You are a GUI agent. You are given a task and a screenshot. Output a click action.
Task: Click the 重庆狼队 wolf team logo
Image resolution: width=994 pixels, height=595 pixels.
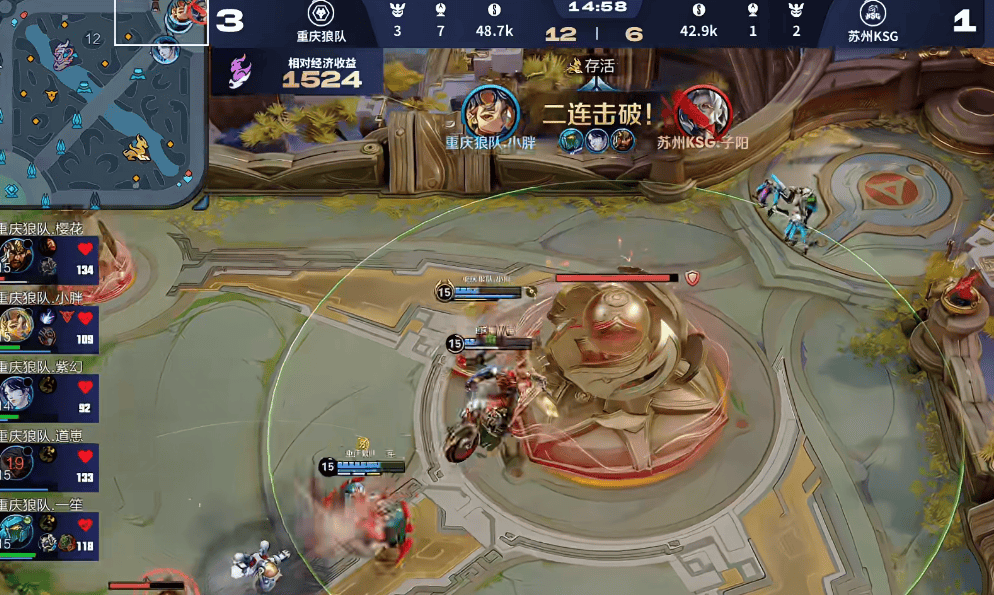(x=320, y=15)
